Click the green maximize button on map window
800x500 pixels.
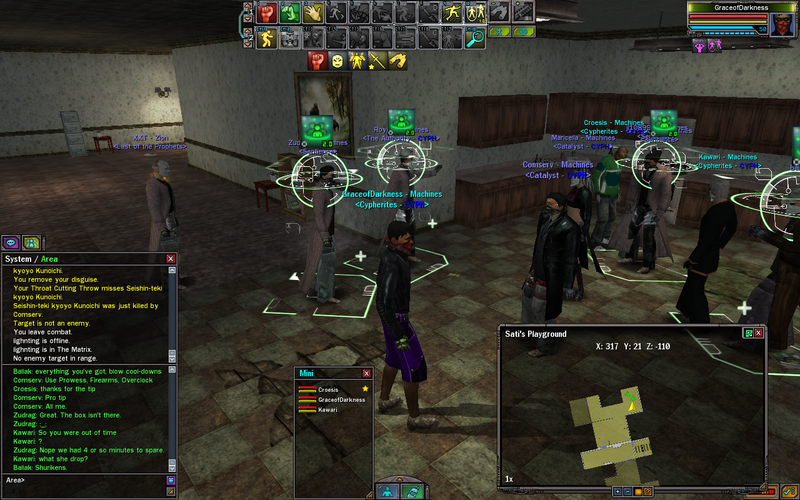click(x=746, y=333)
